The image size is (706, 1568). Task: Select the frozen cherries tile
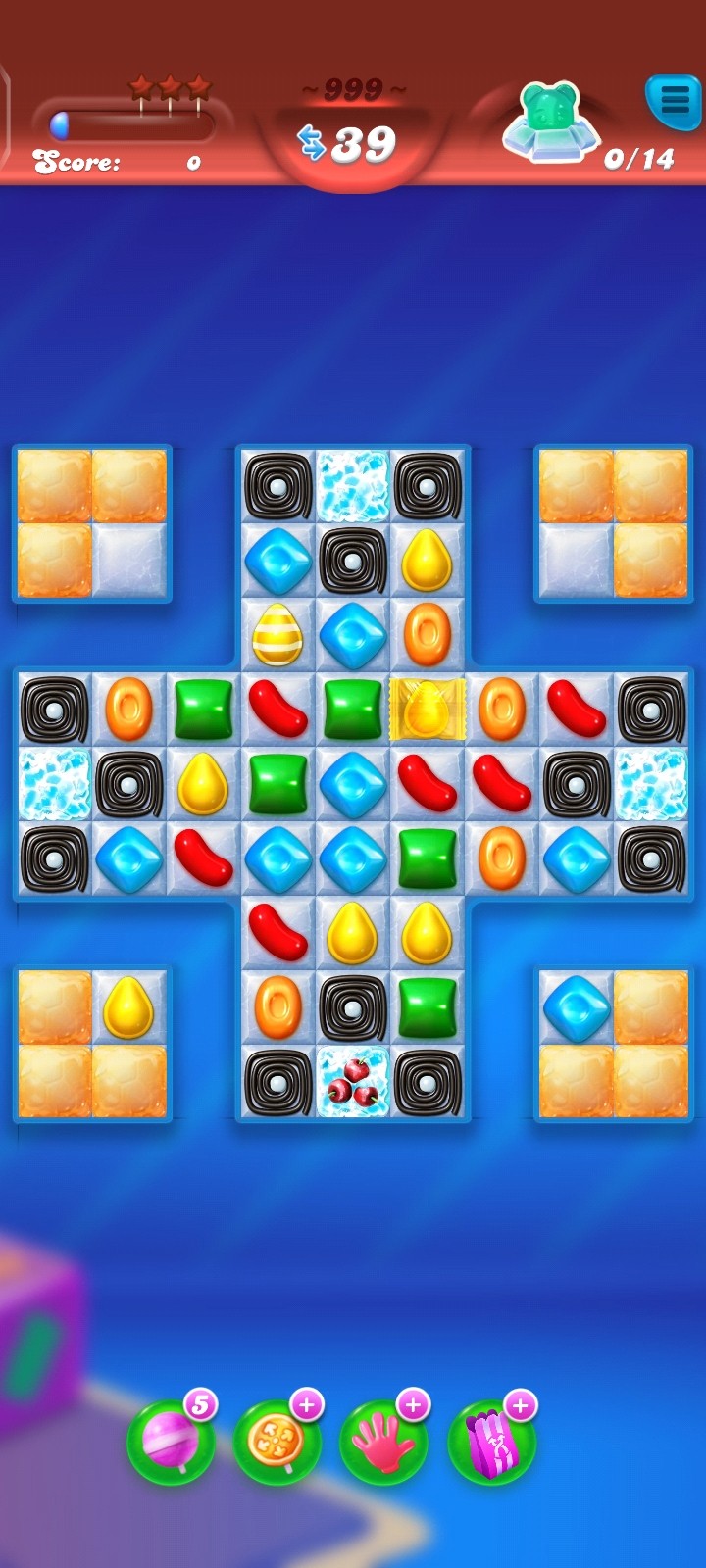coord(352,1081)
